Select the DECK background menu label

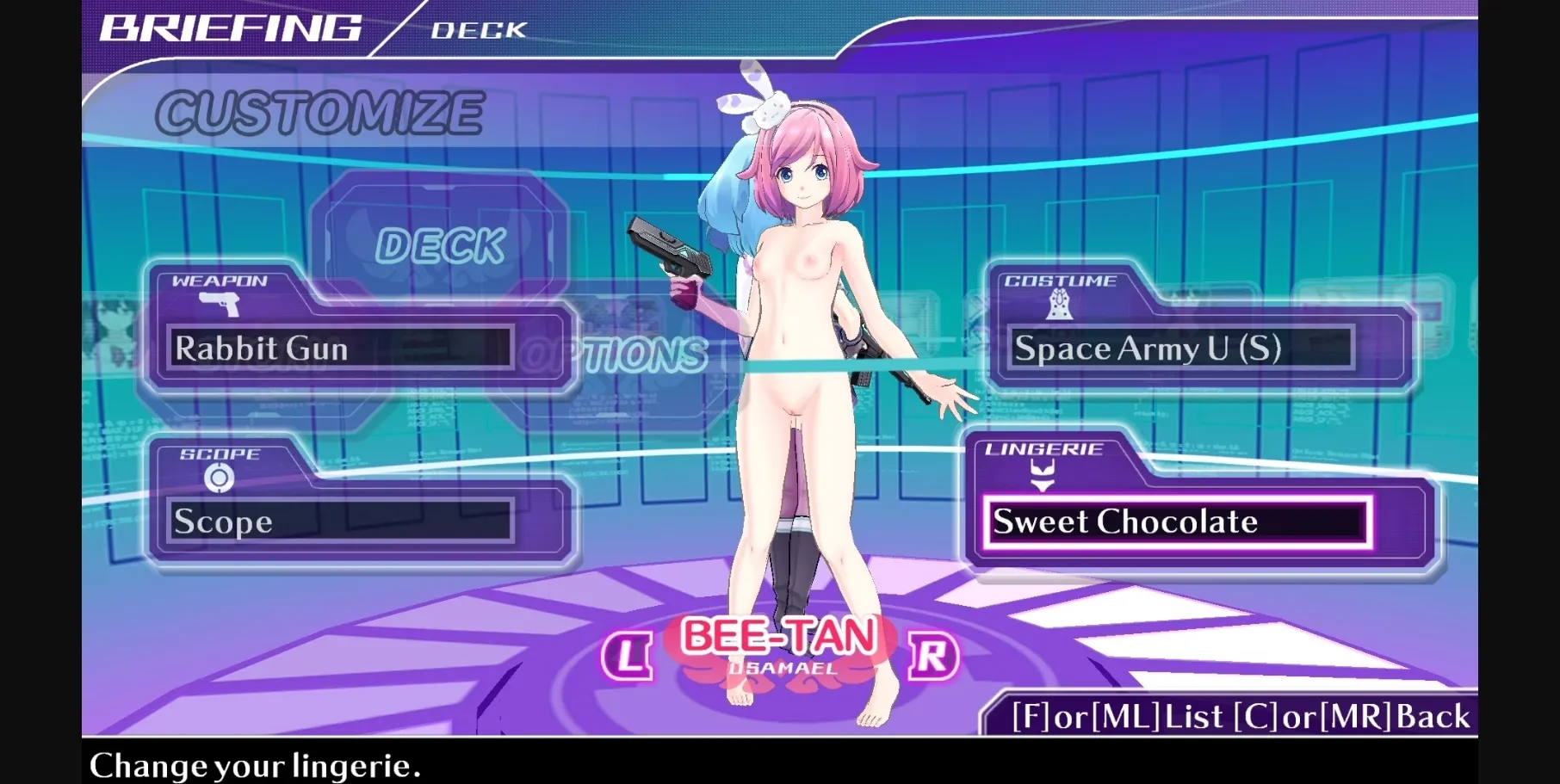point(443,244)
